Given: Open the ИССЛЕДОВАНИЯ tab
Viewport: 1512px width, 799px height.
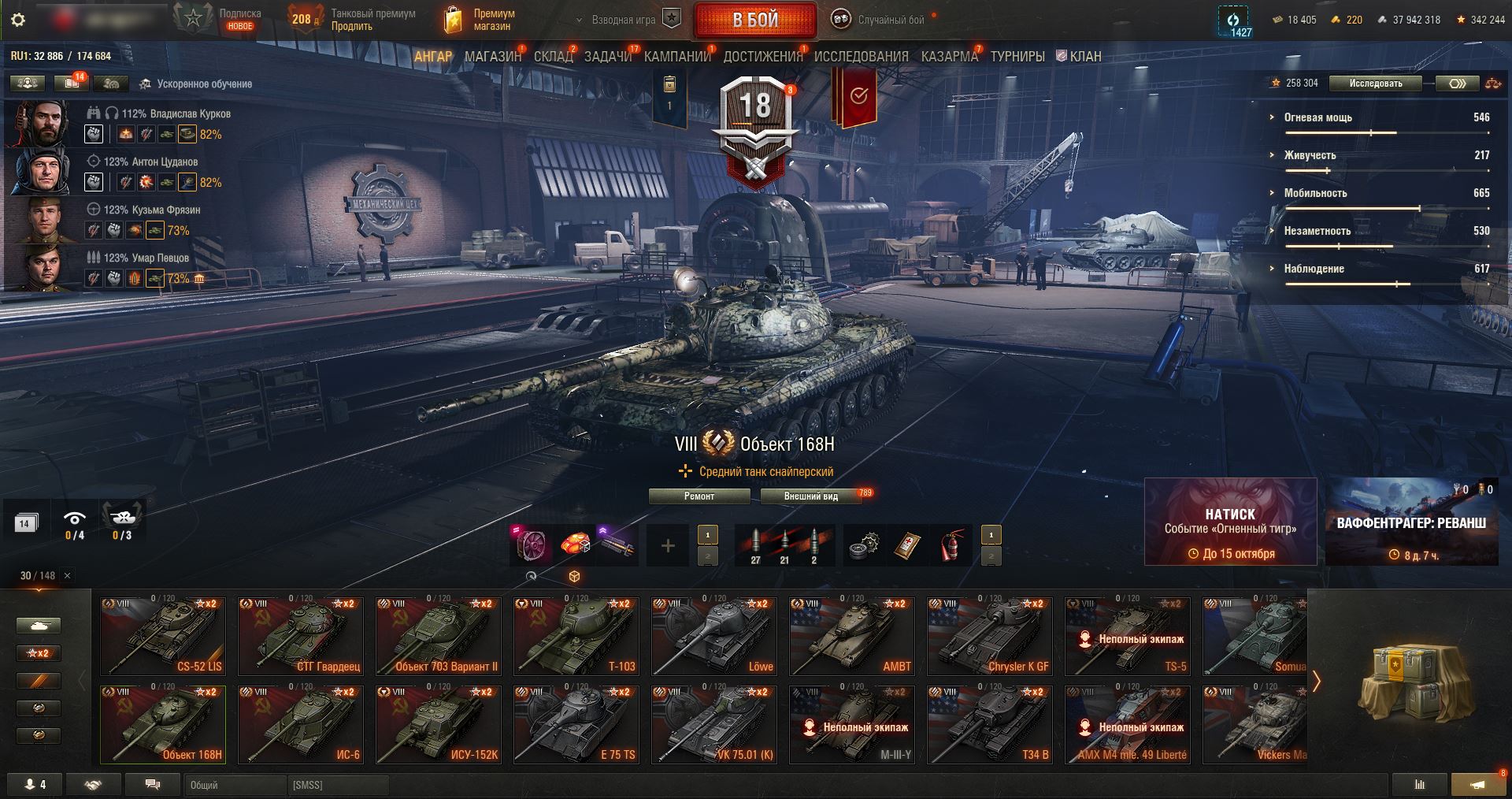Looking at the screenshot, I should point(861,57).
